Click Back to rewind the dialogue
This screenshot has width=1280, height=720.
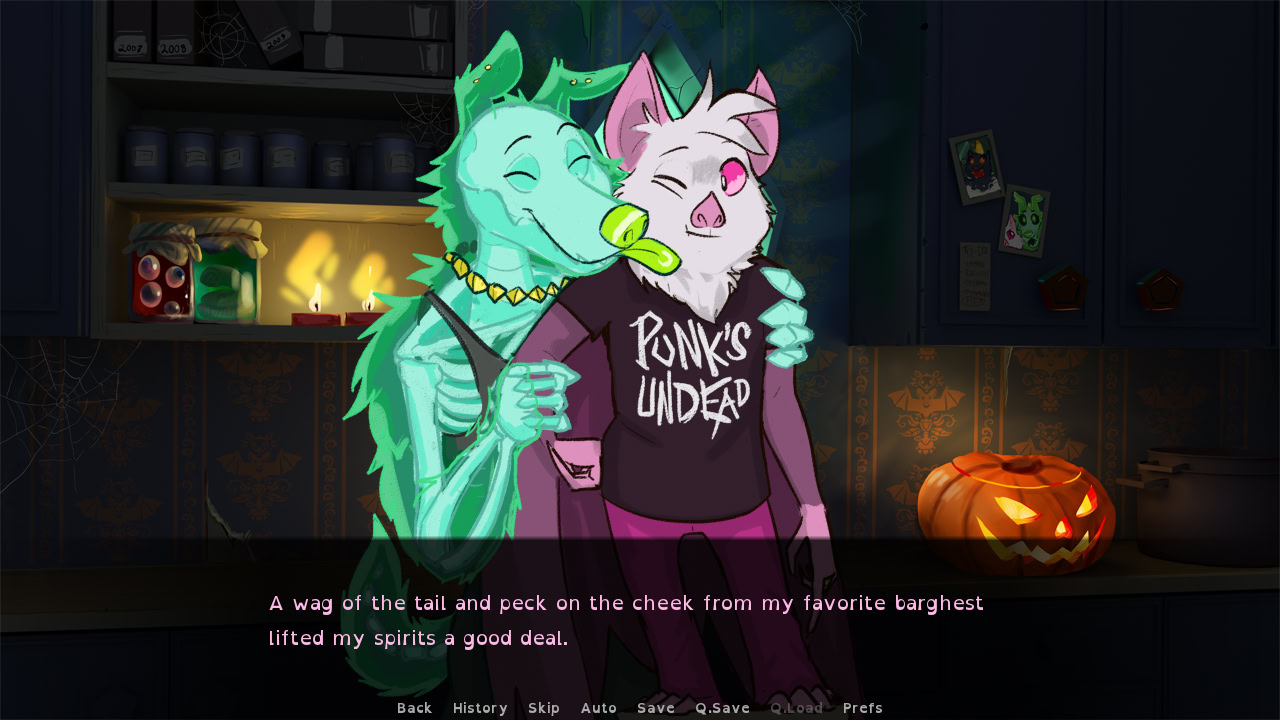point(413,707)
